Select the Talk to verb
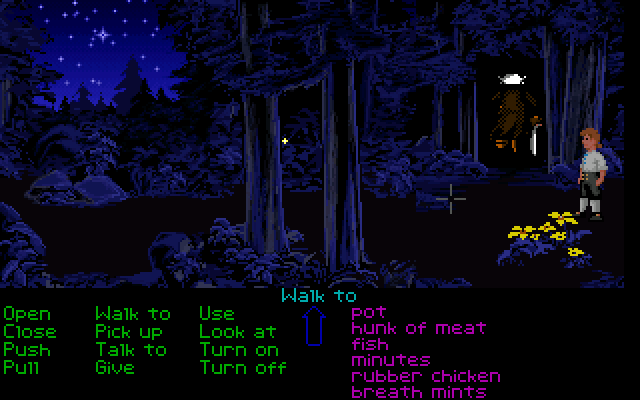 click(x=131, y=349)
